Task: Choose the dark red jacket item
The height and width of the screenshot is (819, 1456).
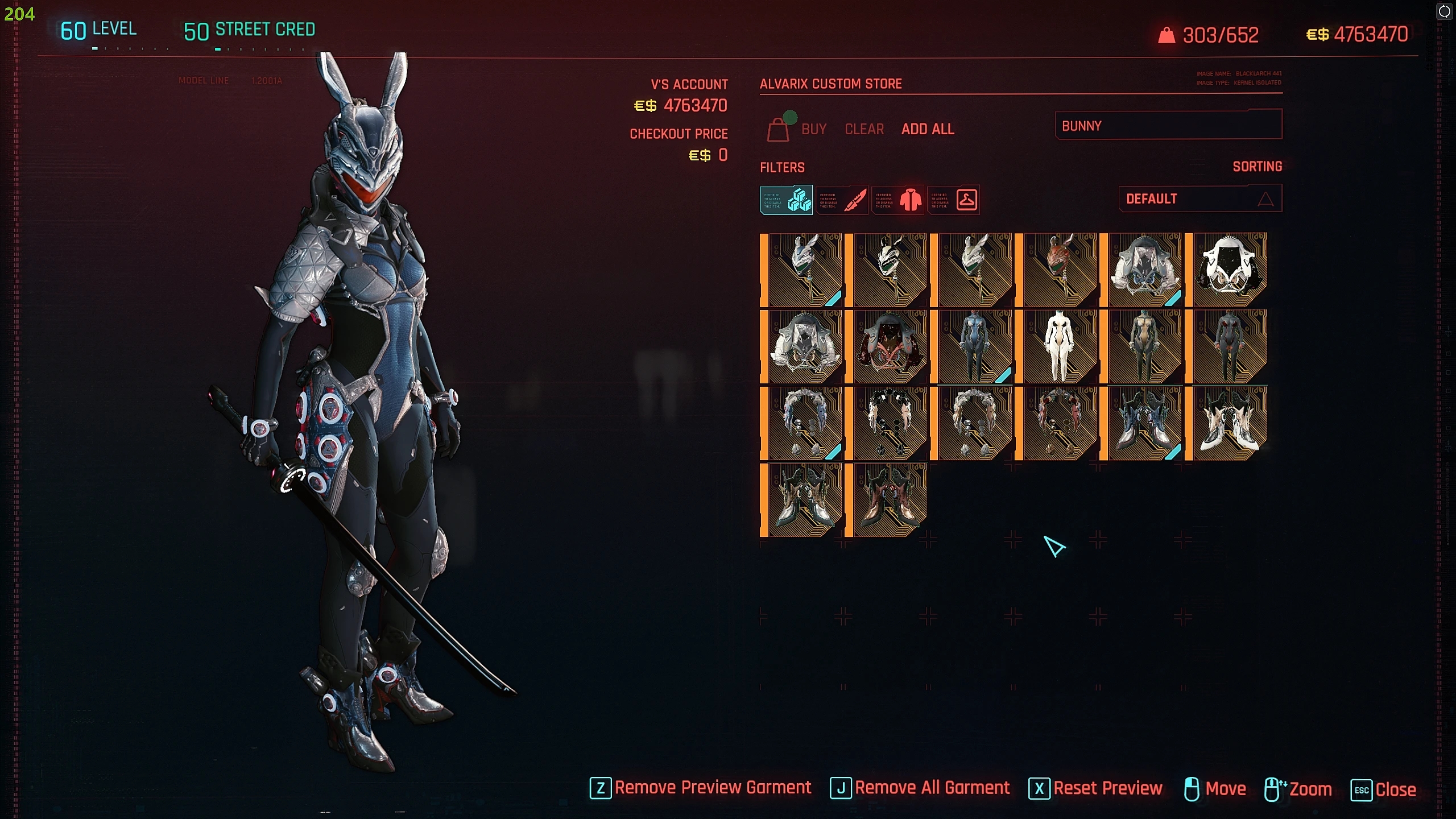Action: [888, 346]
